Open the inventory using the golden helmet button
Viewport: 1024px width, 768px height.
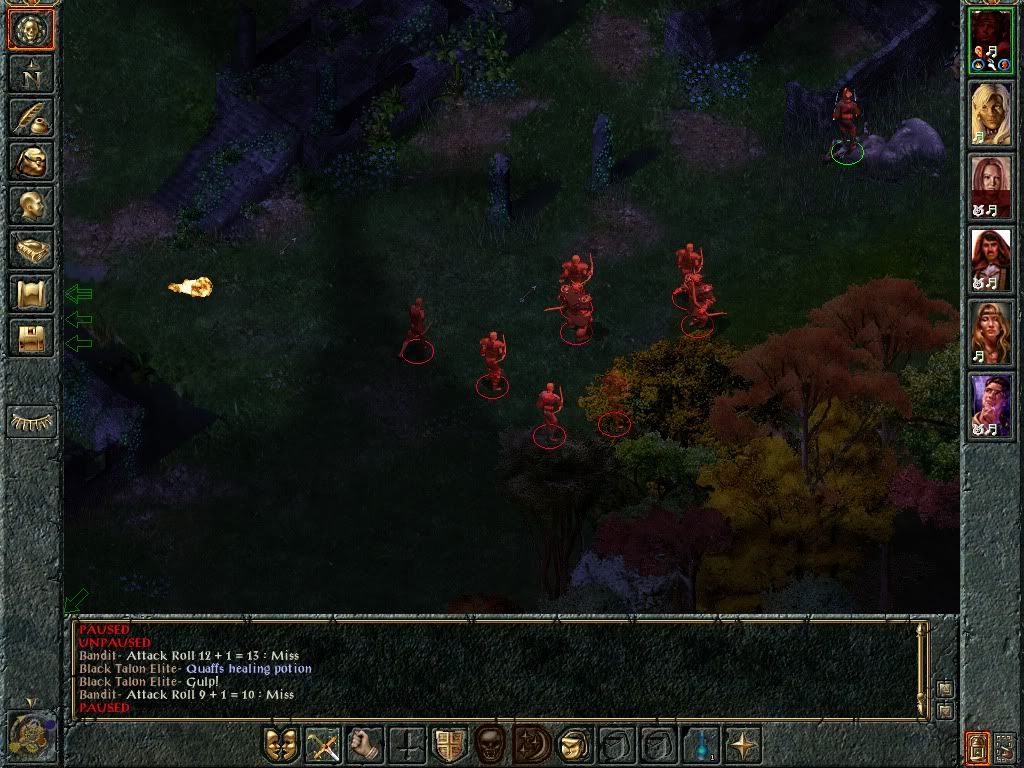coord(31,161)
